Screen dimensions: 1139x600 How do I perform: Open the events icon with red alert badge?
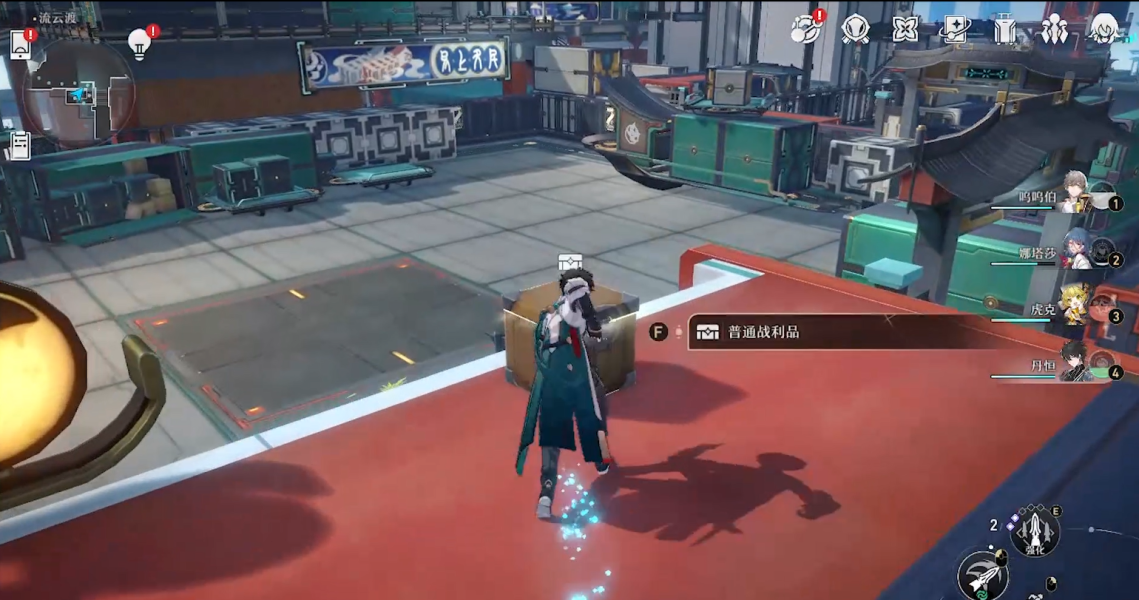tap(805, 29)
